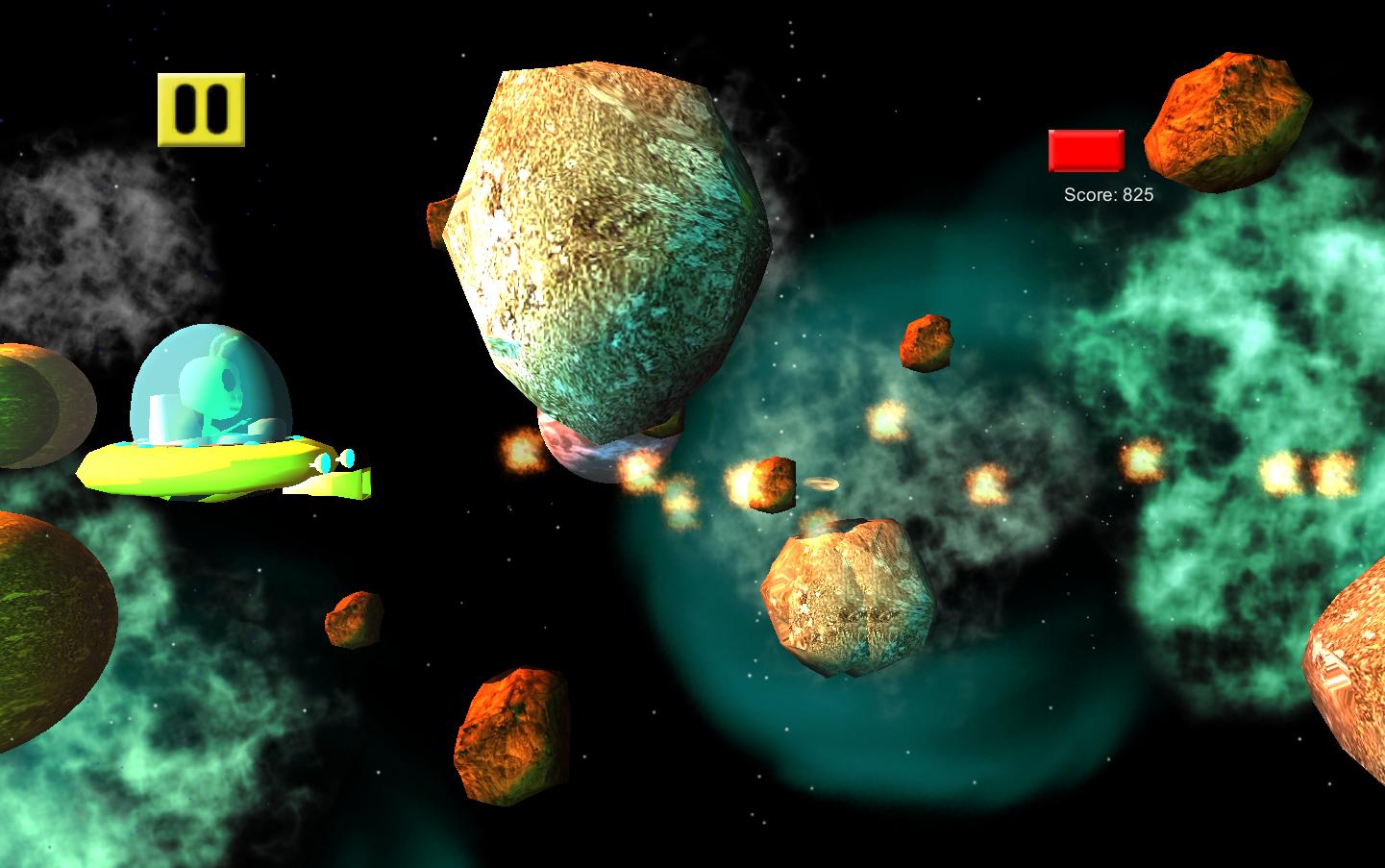This screenshot has height=868, width=1385.
Task: Click the pair of fireballs near right edge
Action: 1302,471
